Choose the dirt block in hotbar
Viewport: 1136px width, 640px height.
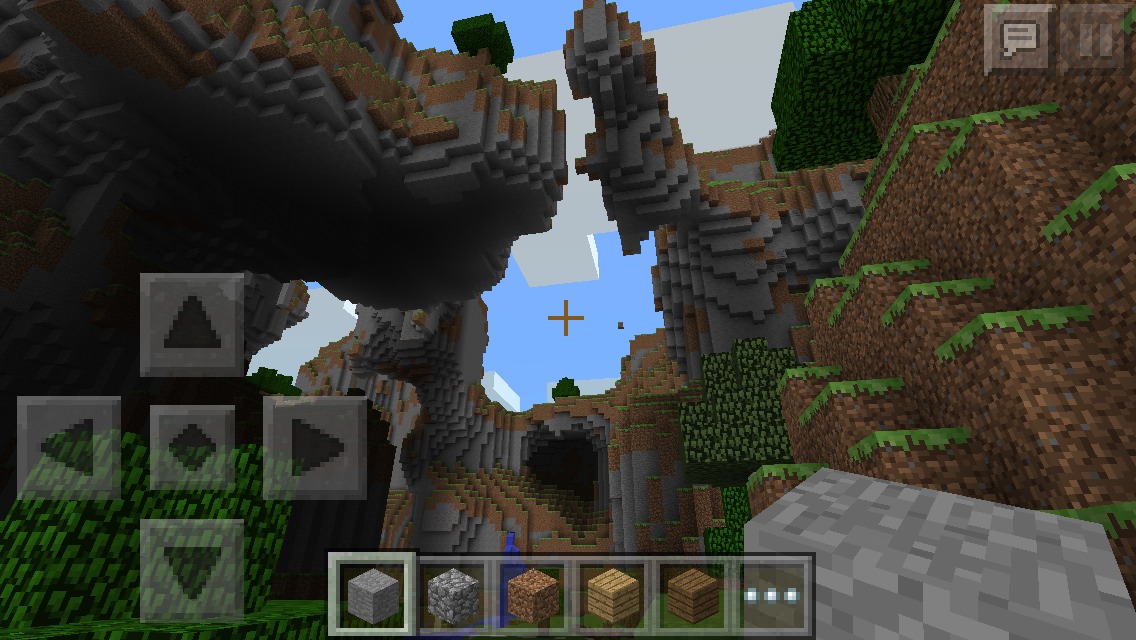[x=533, y=594]
